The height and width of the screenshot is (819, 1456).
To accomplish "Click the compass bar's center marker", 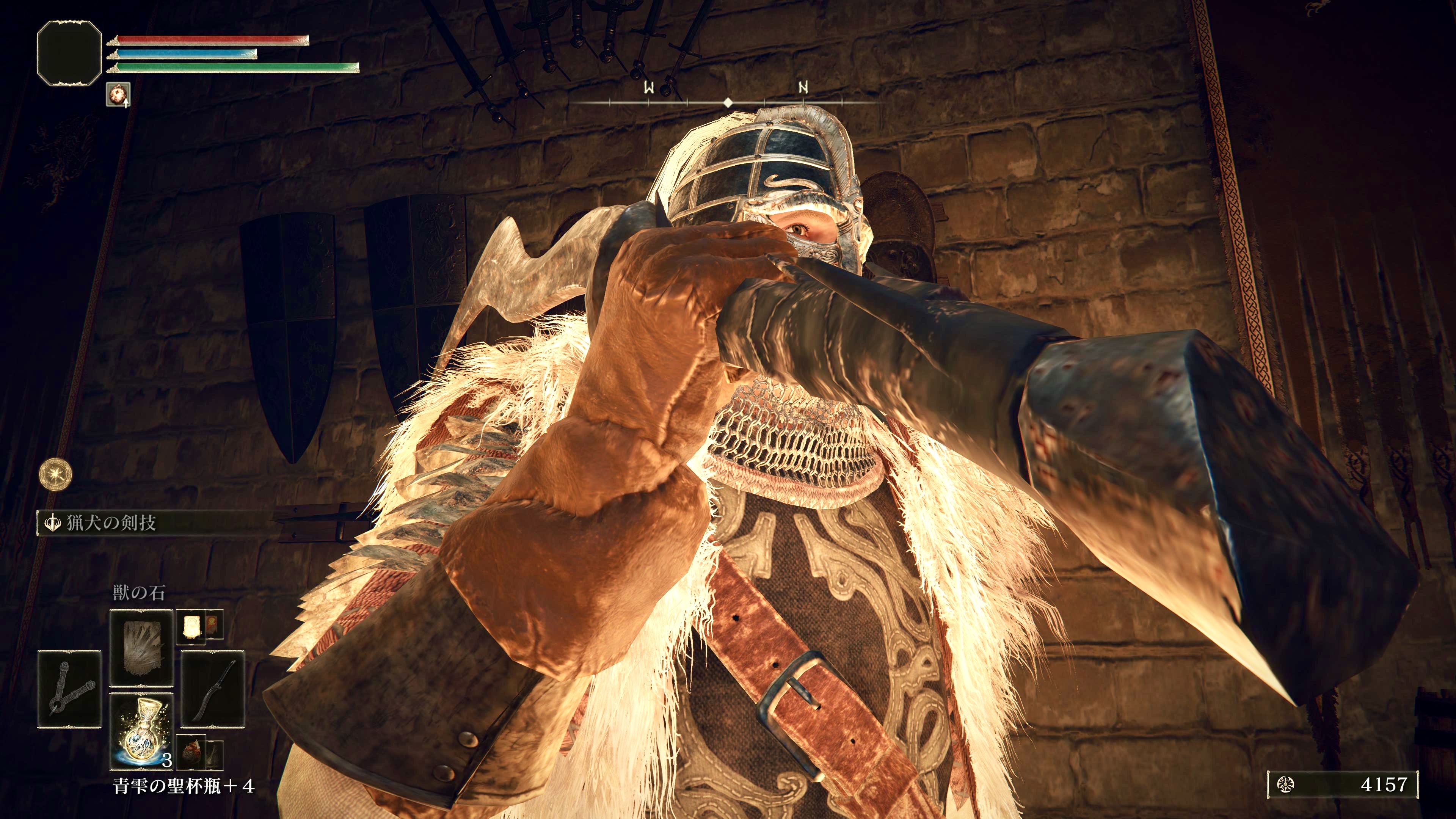I will (728, 103).
